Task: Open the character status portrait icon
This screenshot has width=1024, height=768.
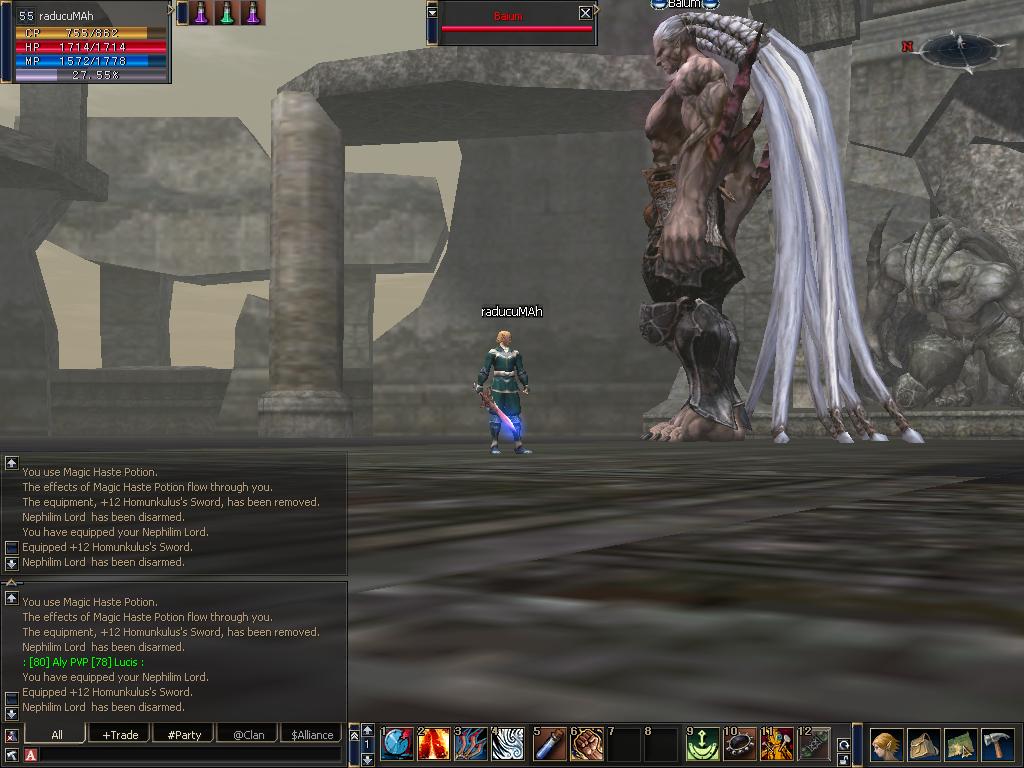Action: coord(886,745)
